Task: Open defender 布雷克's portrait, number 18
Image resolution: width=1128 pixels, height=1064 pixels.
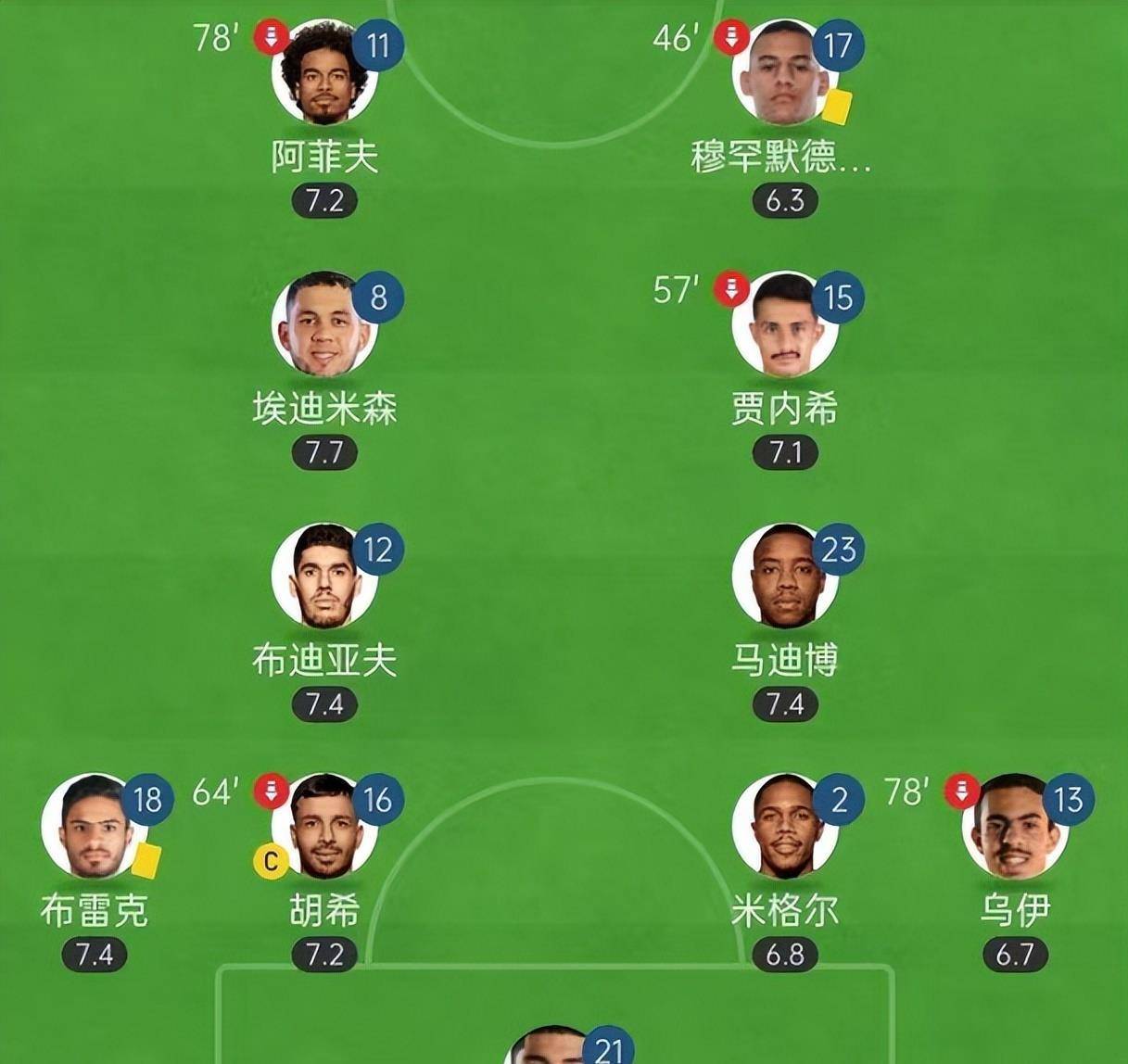Action: (95, 828)
